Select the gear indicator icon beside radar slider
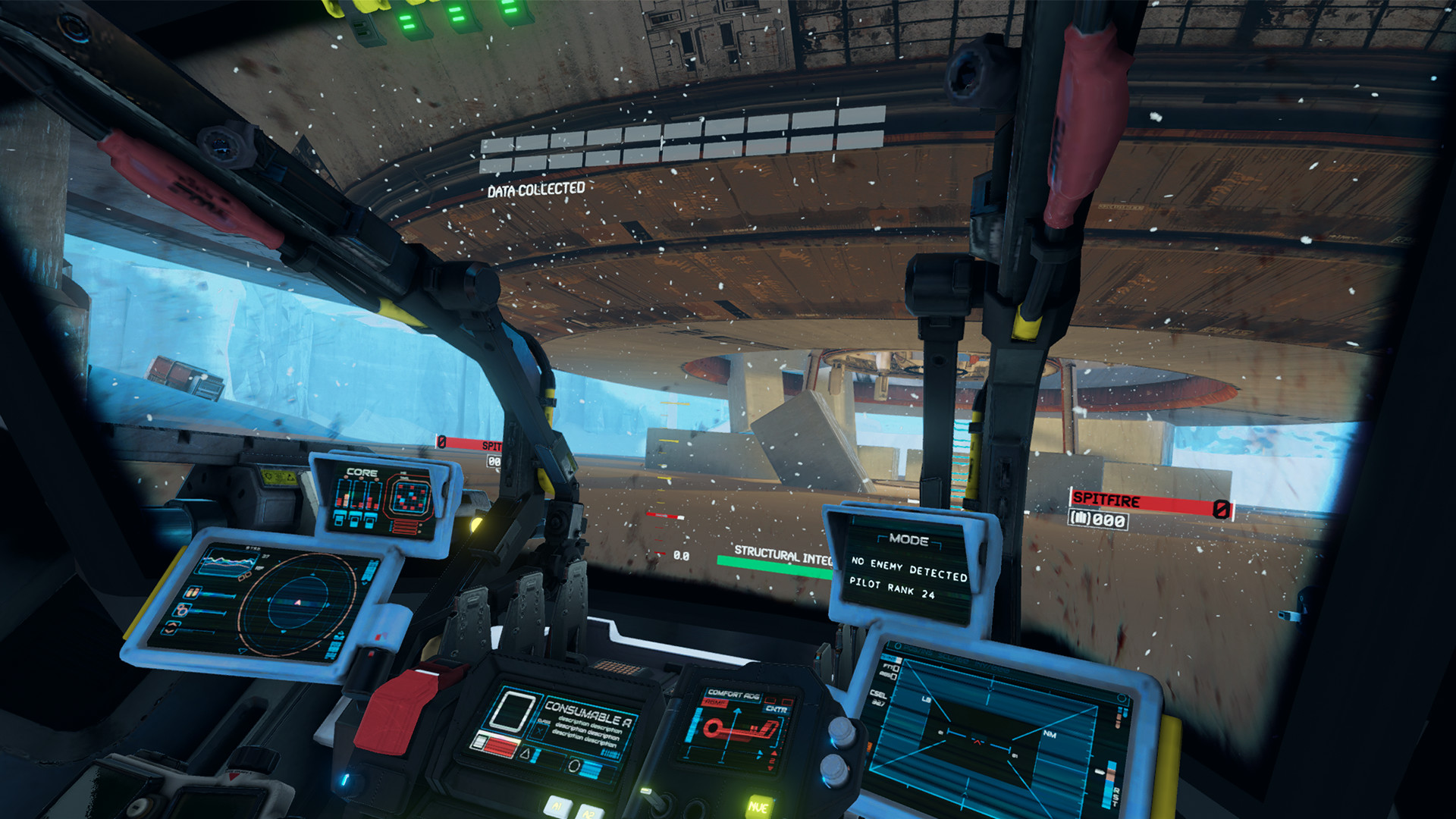 pos(180,610)
